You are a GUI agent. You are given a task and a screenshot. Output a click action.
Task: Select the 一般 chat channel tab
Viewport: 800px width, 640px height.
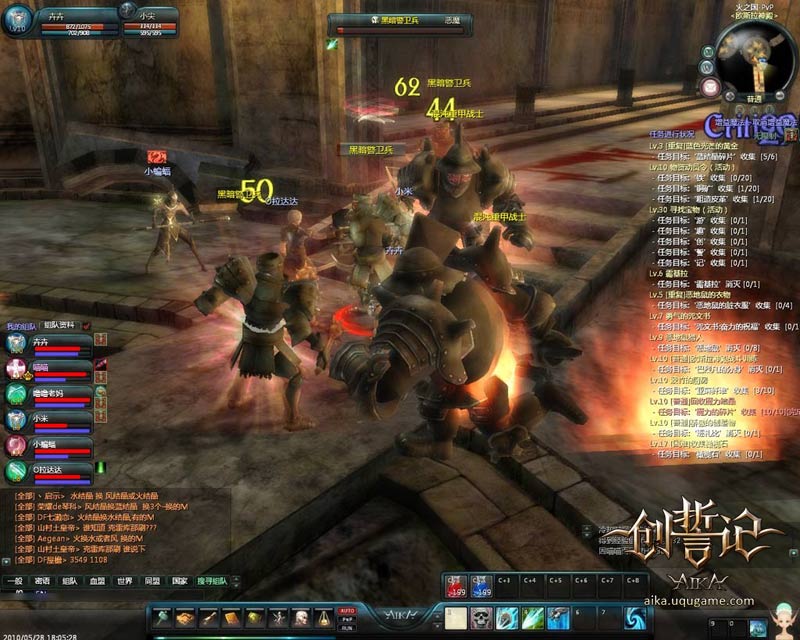pyautogui.click(x=14, y=580)
